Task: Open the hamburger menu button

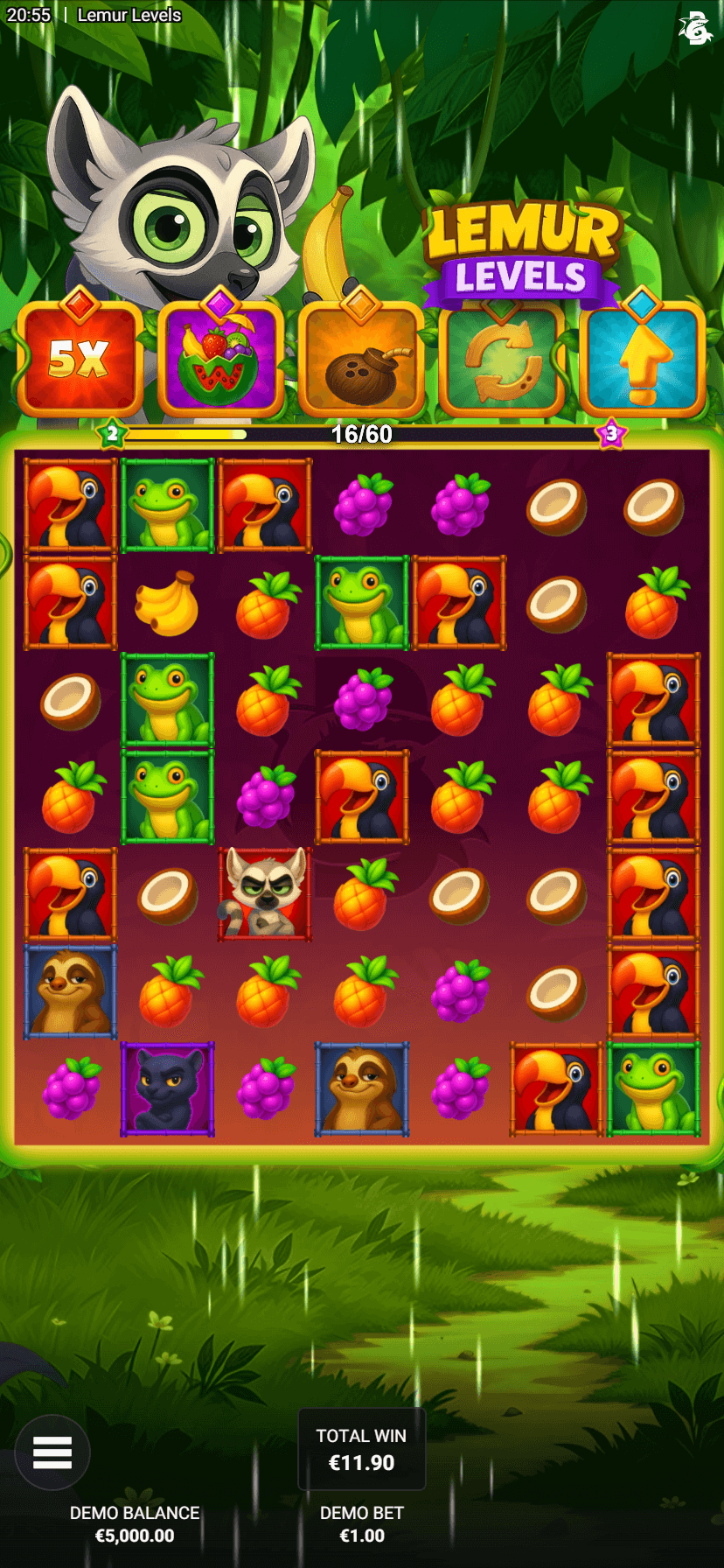Action: tap(52, 1452)
